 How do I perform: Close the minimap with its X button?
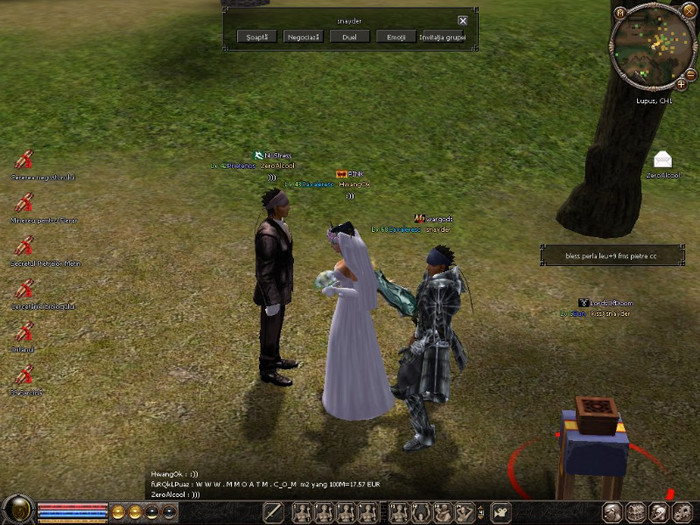pos(691,12)
